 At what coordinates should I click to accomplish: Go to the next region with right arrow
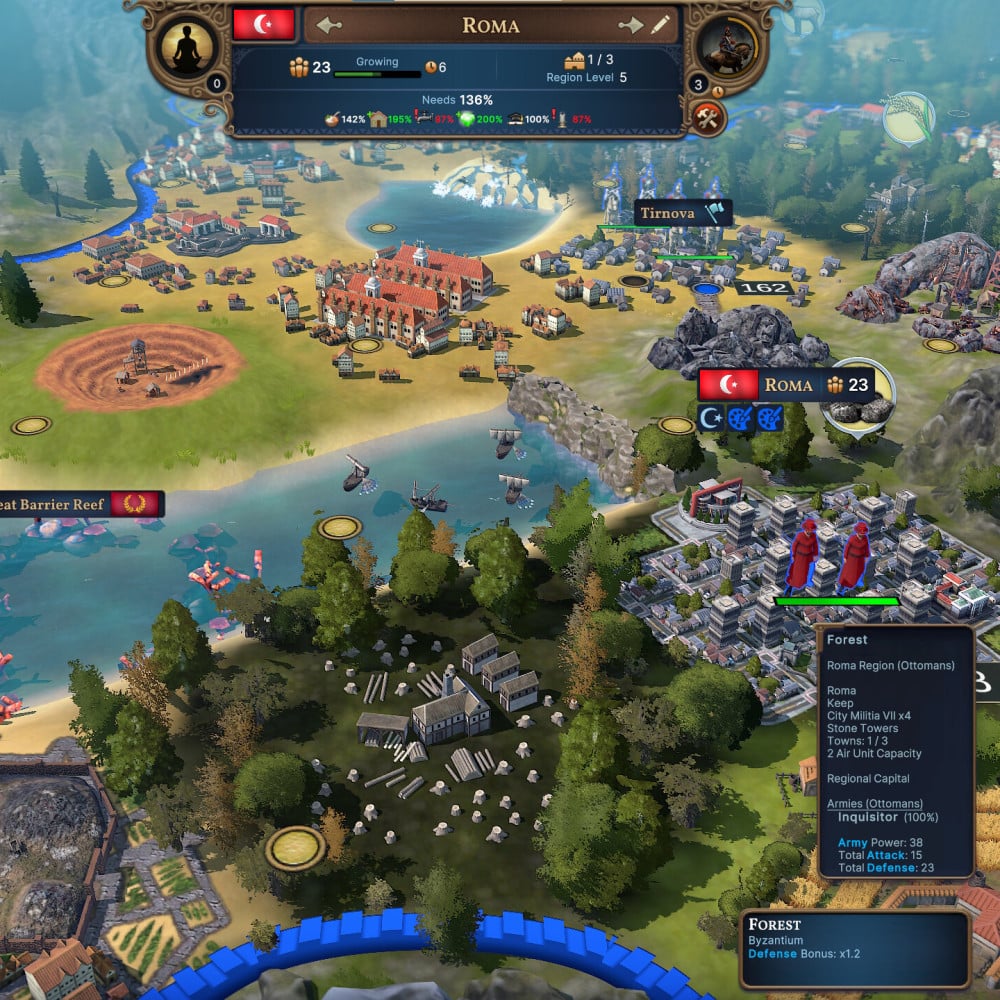[630, 25]
